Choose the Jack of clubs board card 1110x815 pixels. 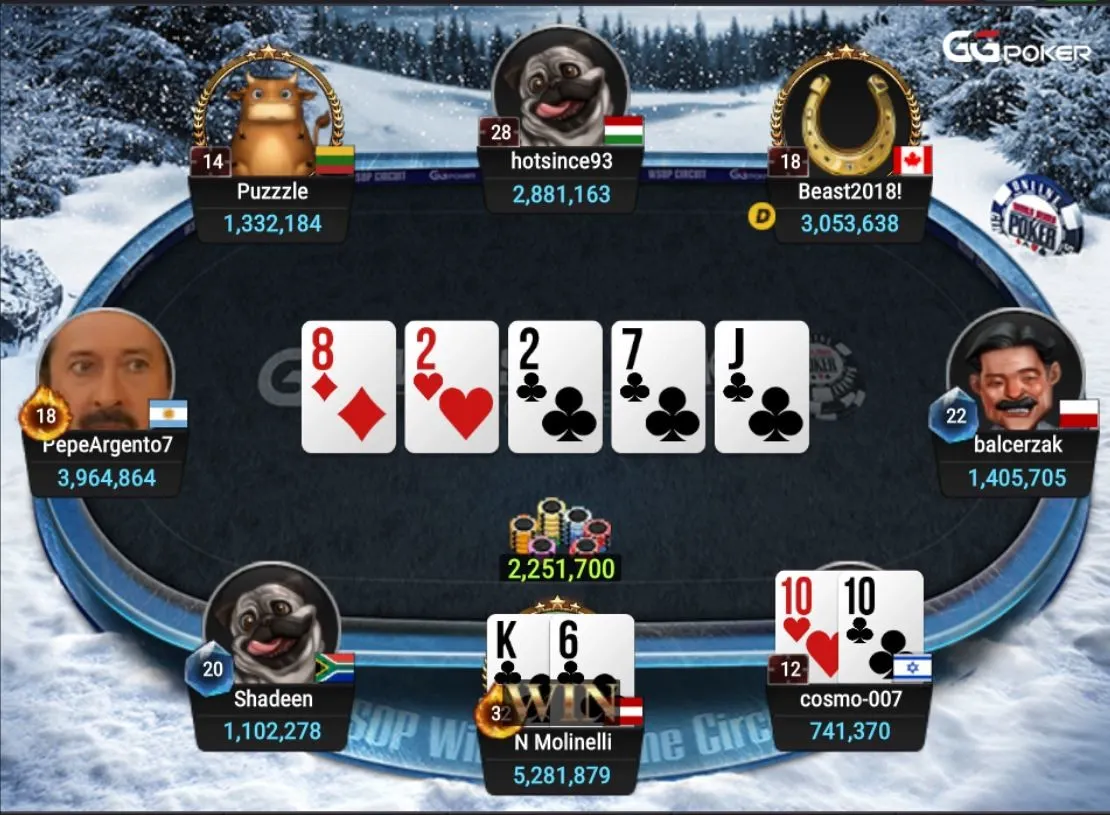click(762, 387)
